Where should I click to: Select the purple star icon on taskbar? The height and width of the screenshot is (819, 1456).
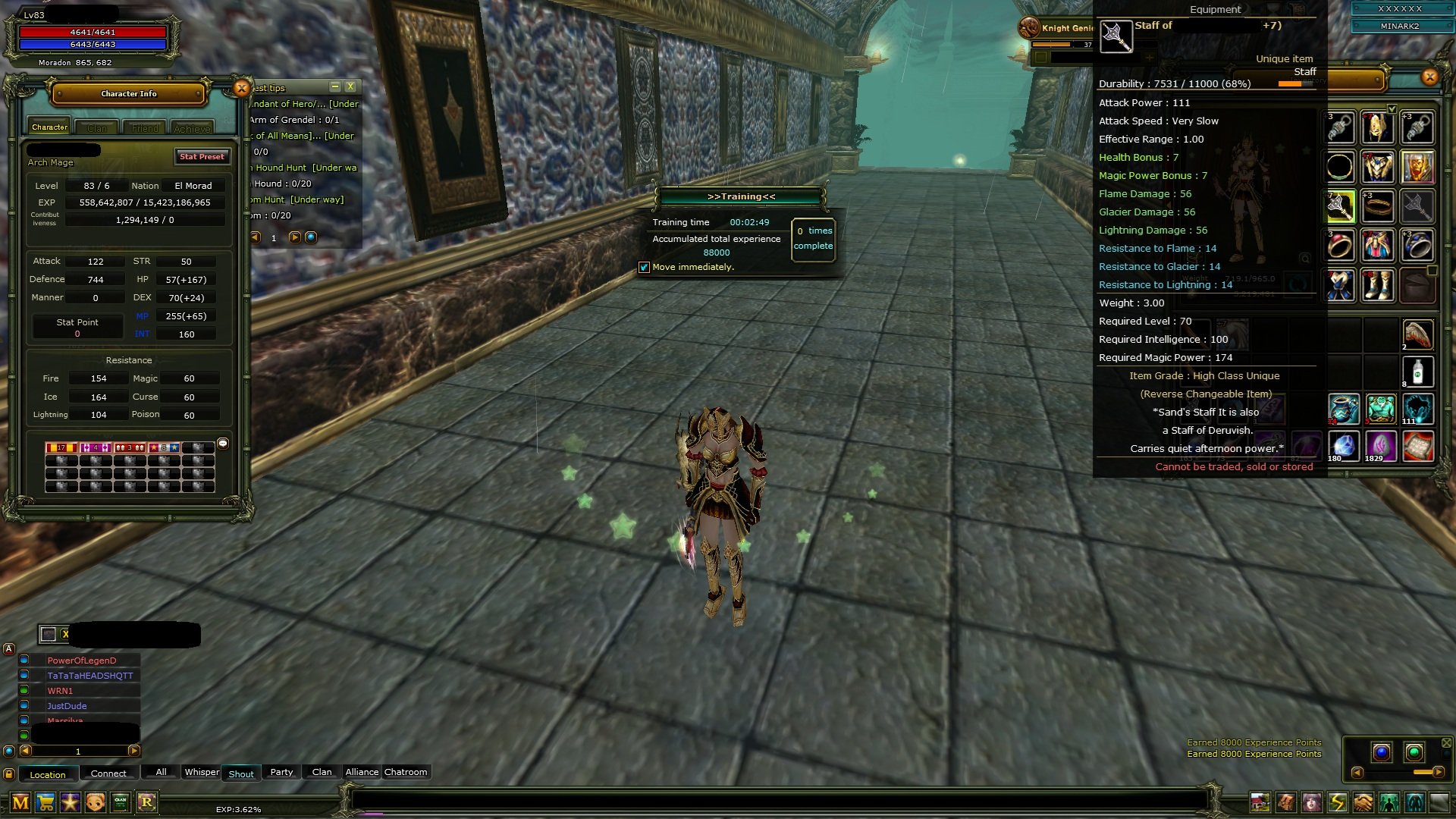coord(71,801)
